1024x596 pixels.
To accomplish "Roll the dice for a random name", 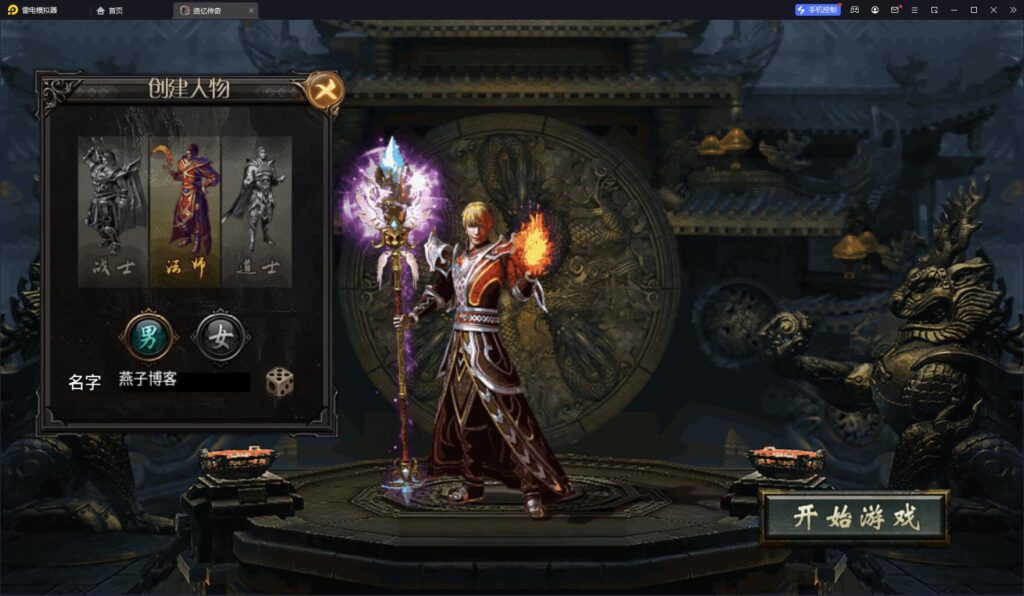I will 280,381.
